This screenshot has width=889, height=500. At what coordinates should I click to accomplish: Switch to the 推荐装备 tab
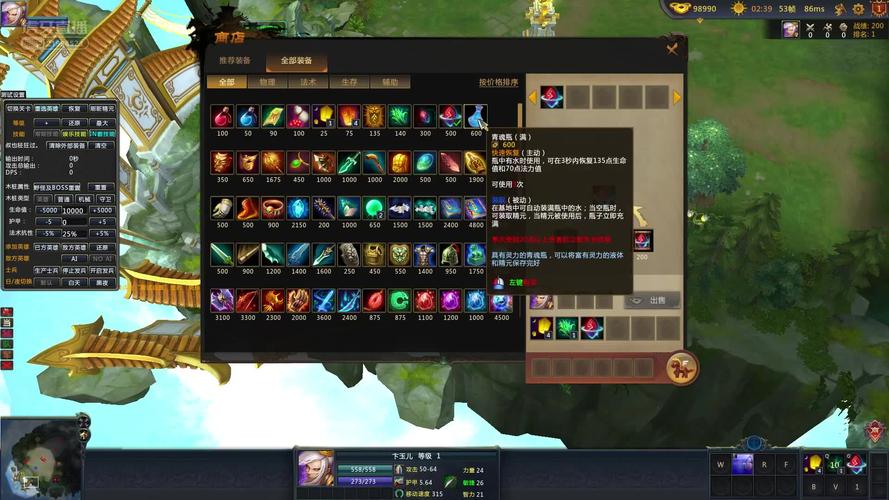click(x=235, y=60)
